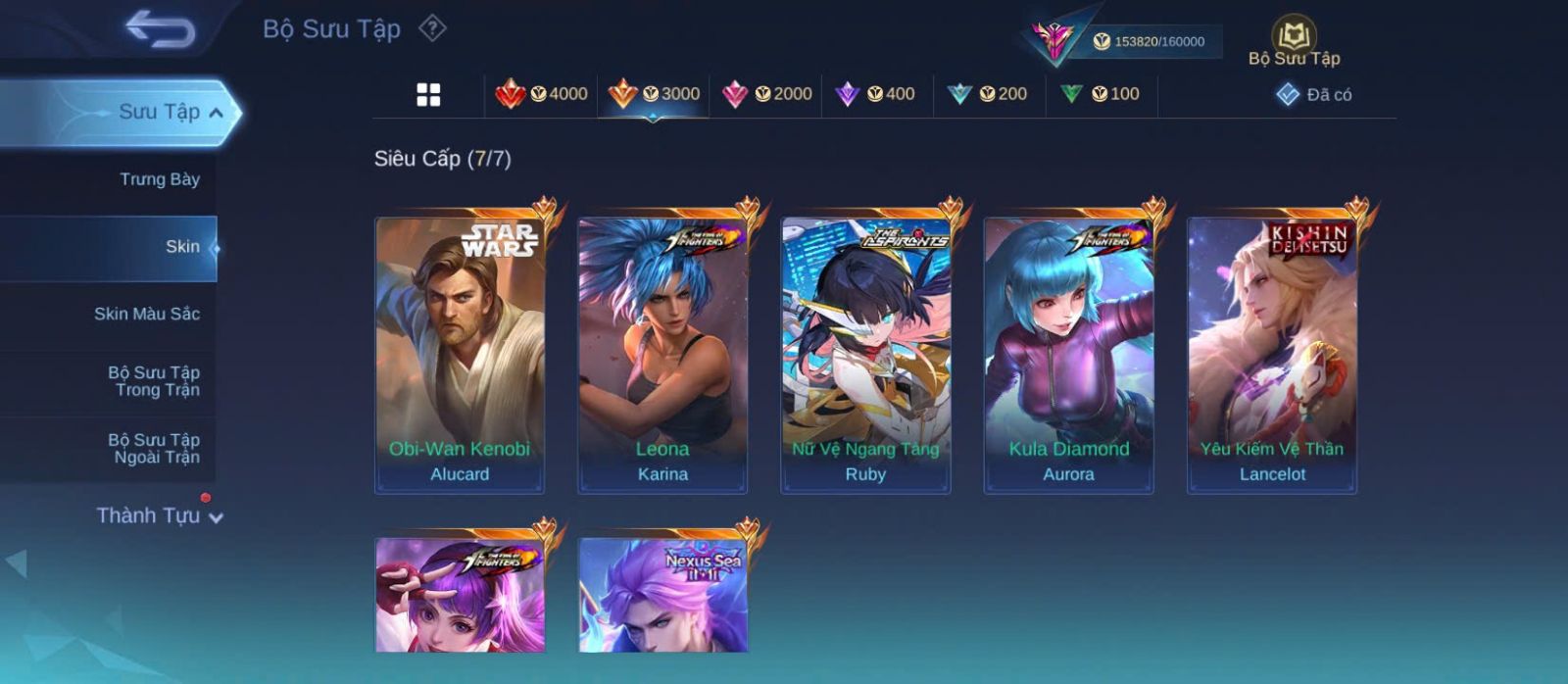Viewport: 1568px width, 684px height.
Task: Show all tiers with the grid filter
Action: [428, 95]
